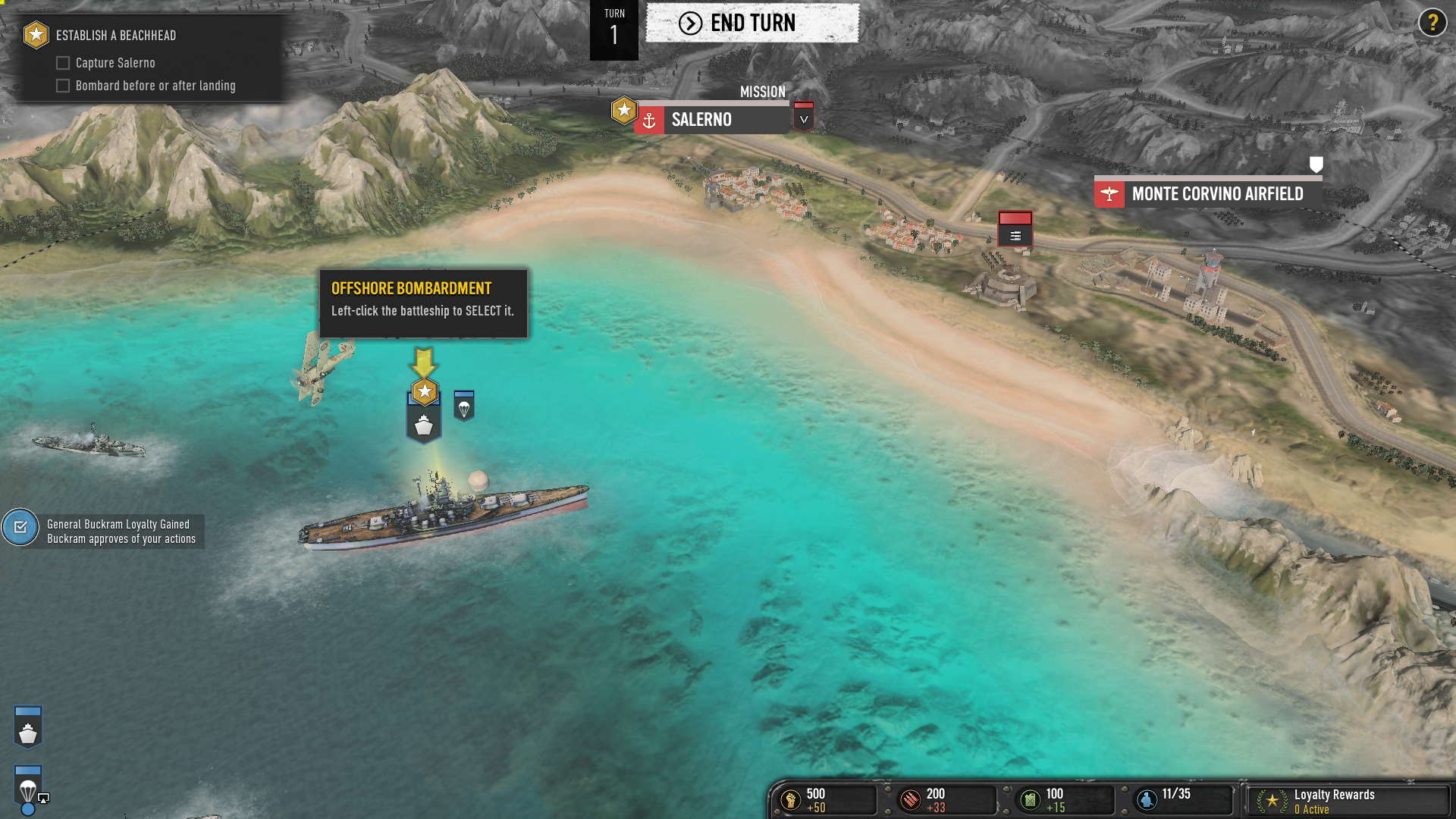The width and height of the screenshot is (1456, 819).
Task: Click the gold star badge next to Salerno
Action: pos(623,111)
